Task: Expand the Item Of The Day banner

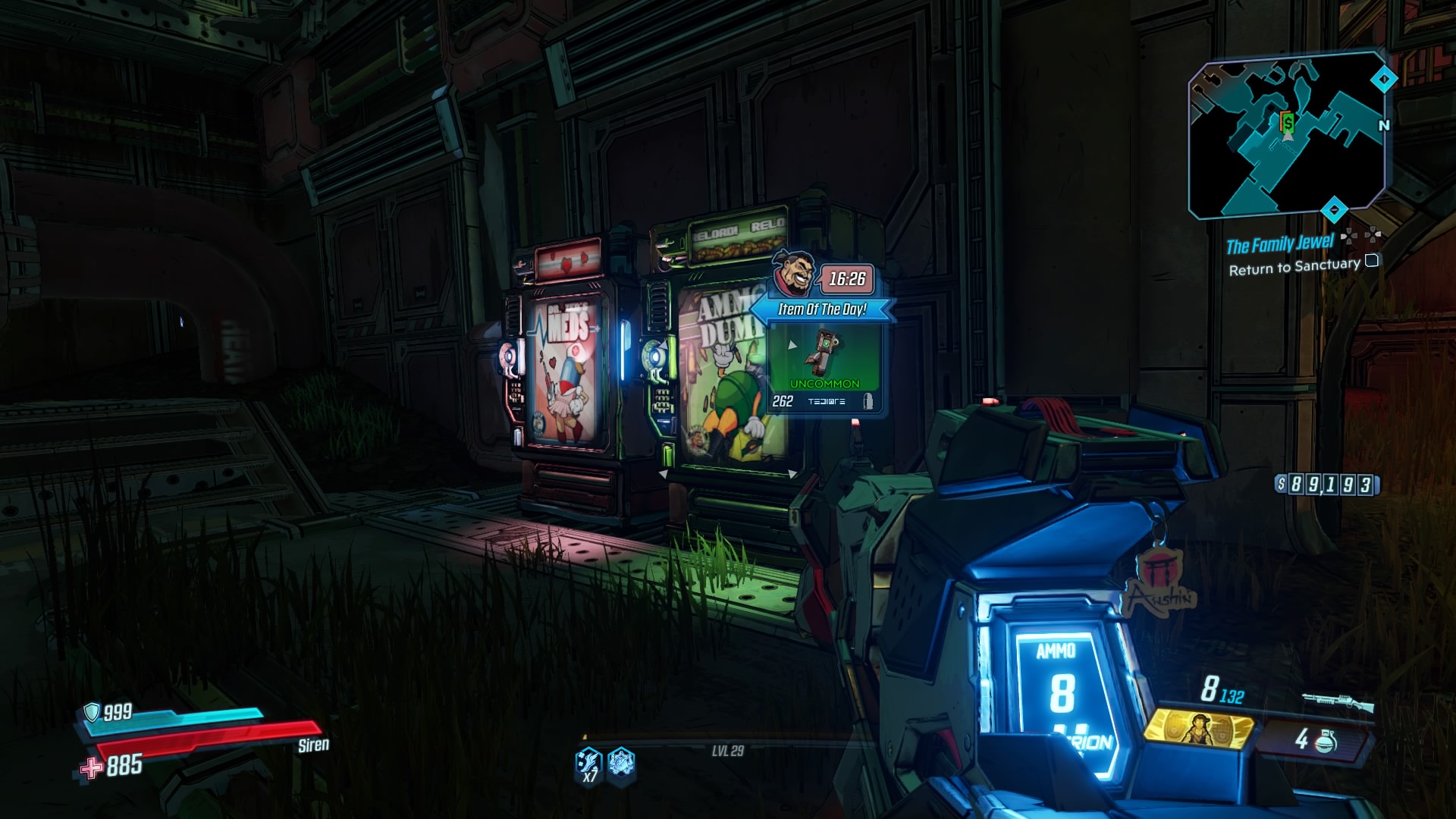Action: point(823,309)
